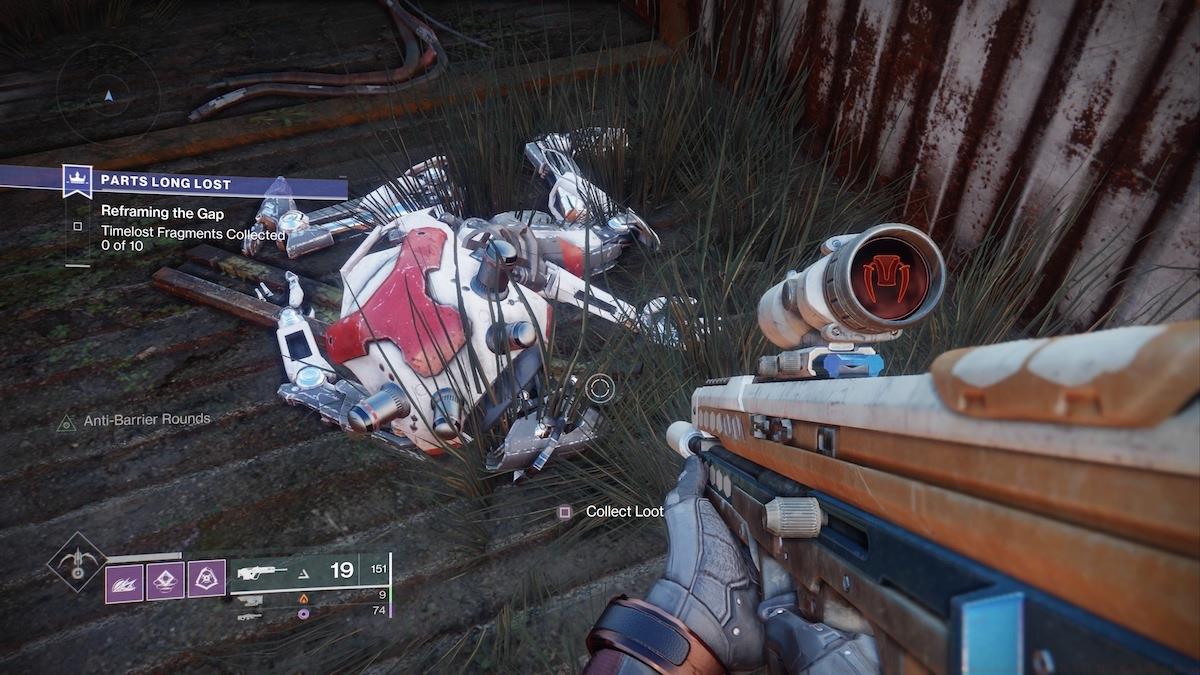Click the circular radar in the corner

coord(108,93)
